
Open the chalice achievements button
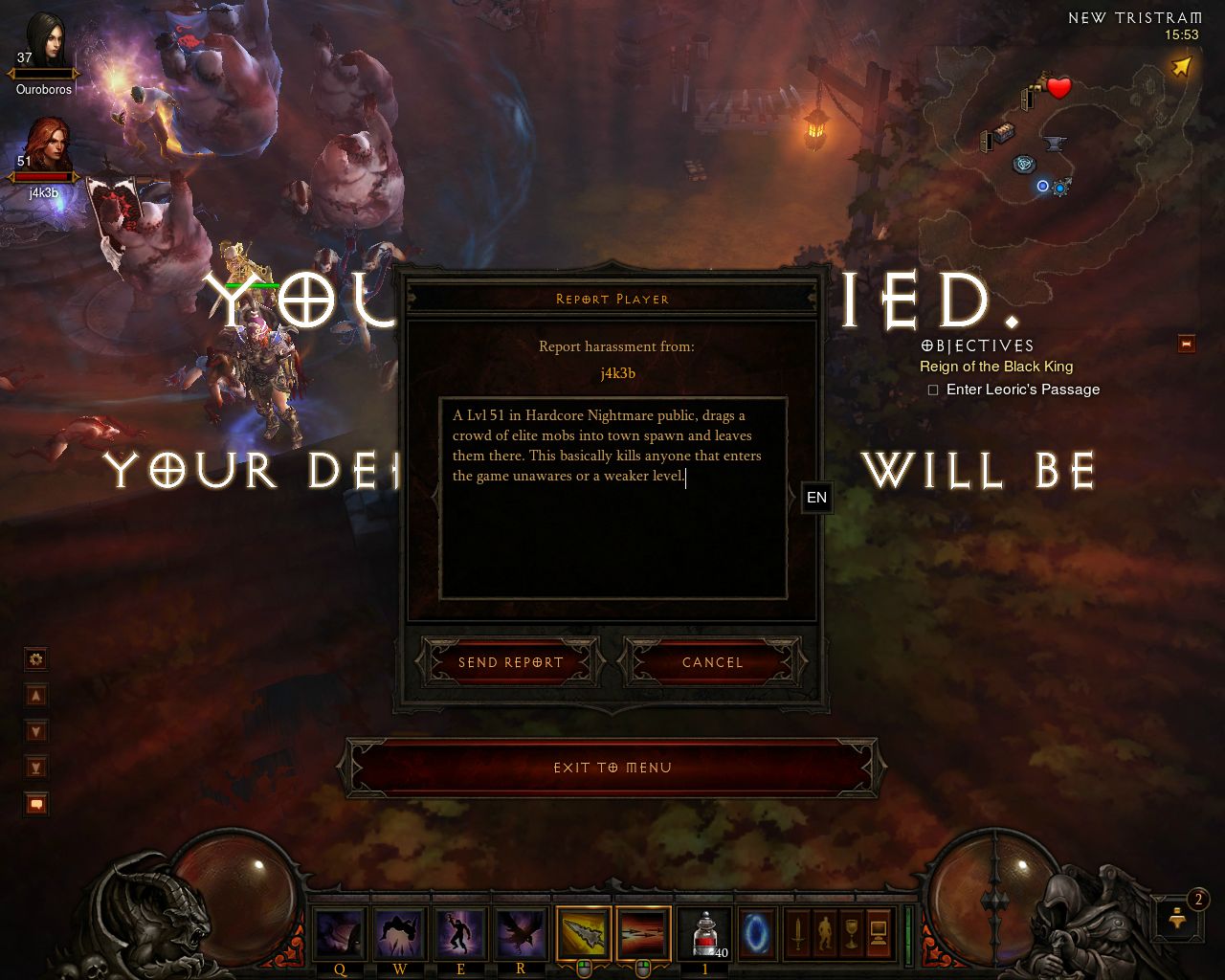click(x=851, y=932)
